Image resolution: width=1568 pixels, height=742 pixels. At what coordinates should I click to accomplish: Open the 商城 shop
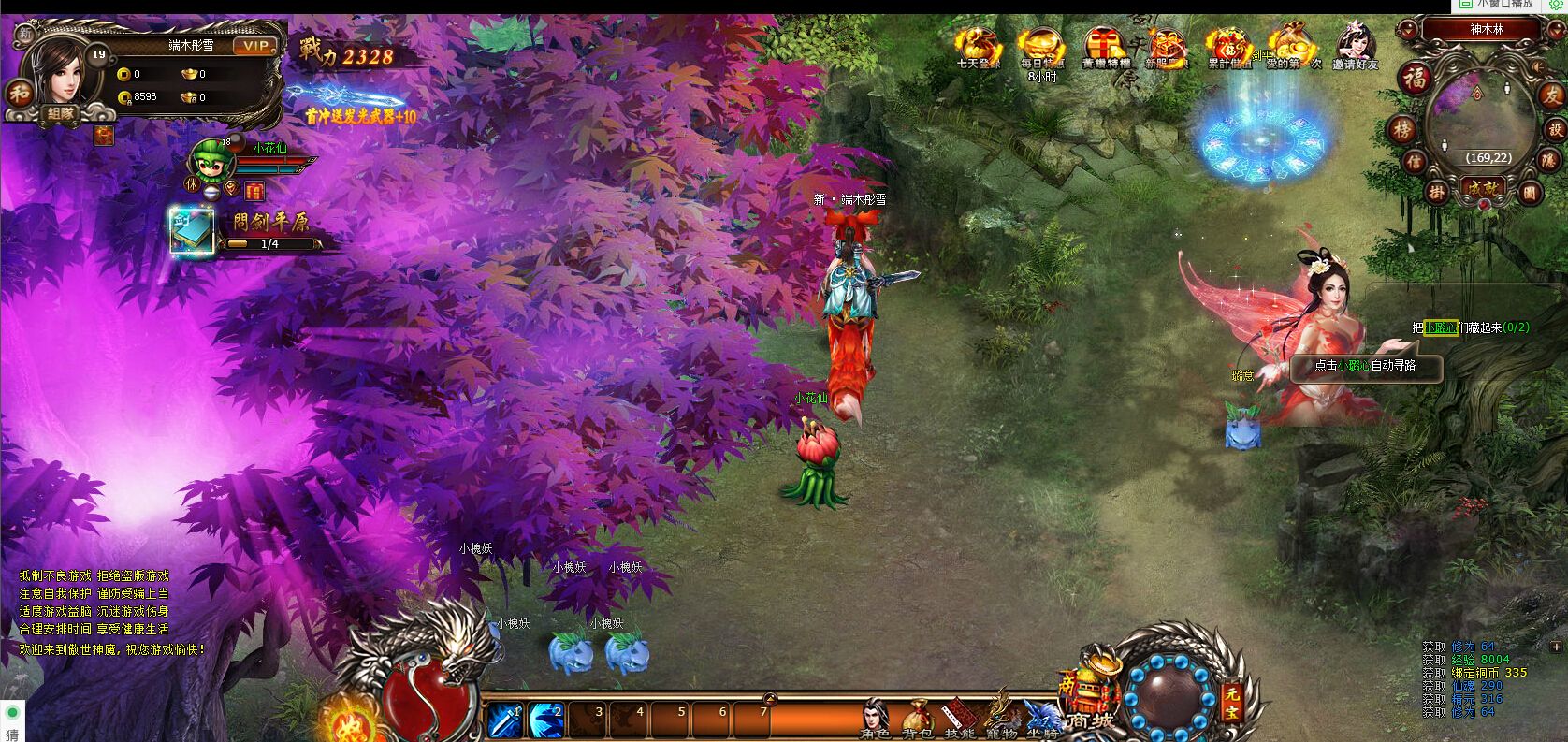[1090, 702]
